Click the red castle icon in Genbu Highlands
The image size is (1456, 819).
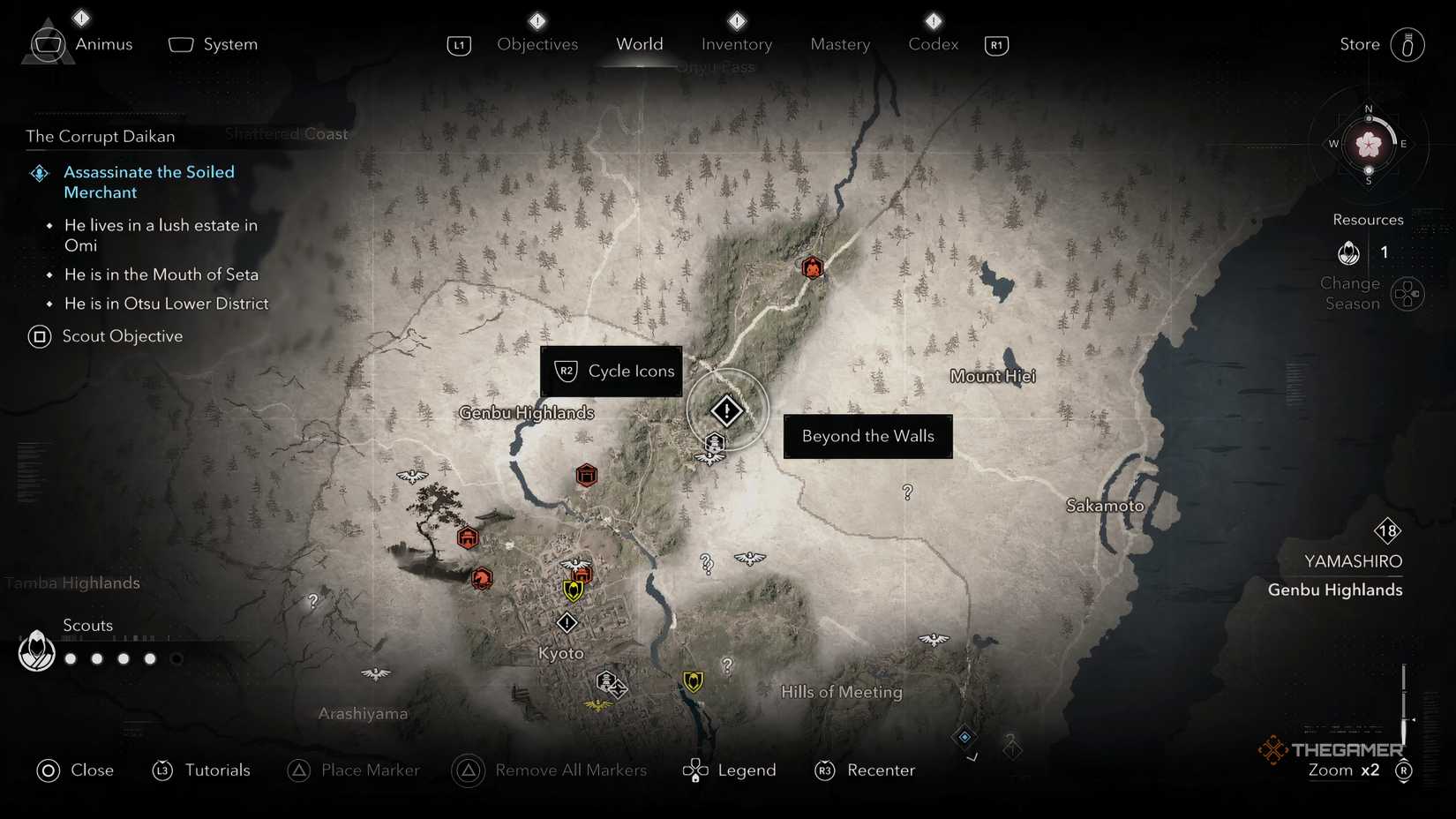(587, 475)
